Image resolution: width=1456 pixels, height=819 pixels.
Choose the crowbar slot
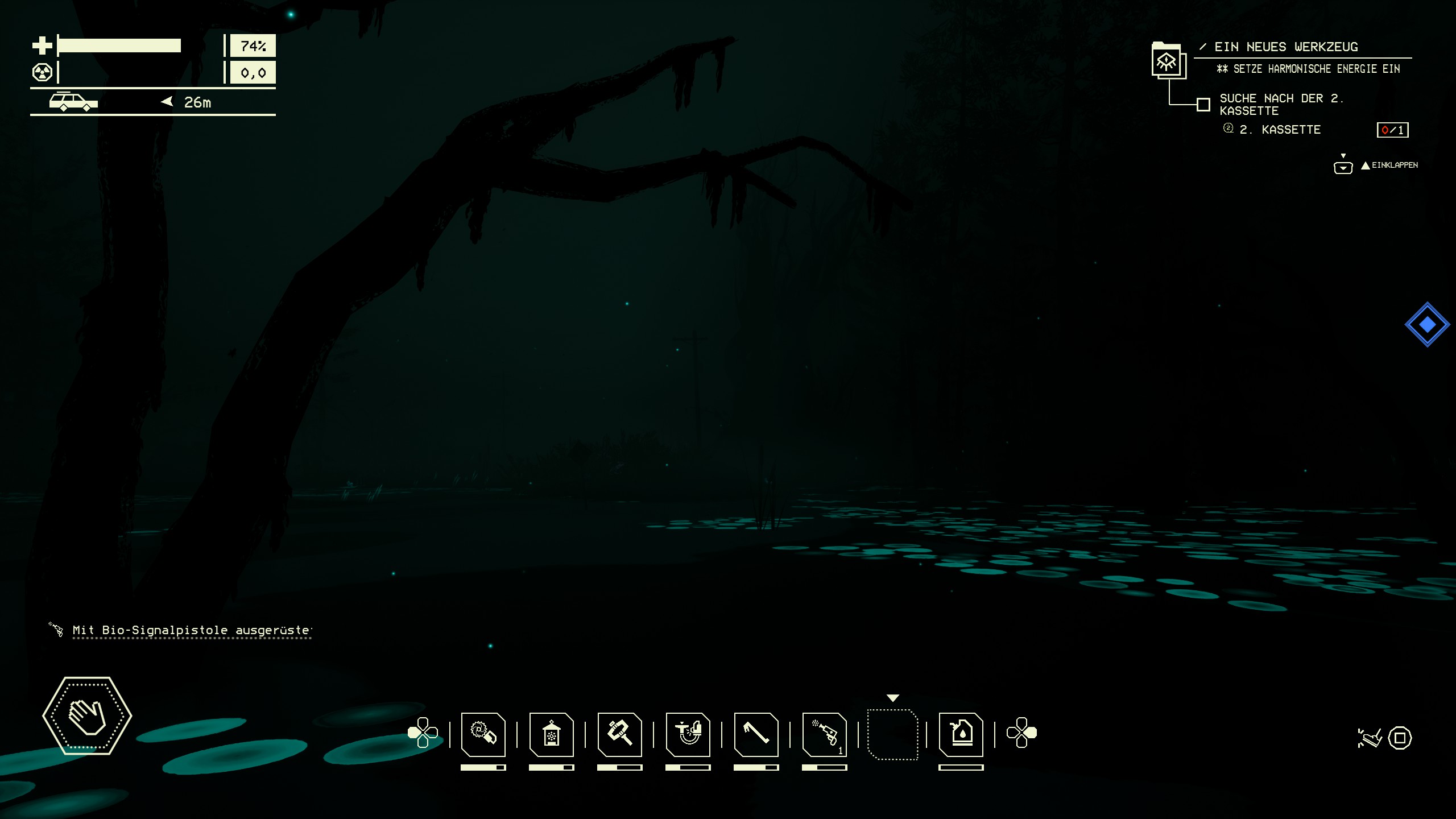click(x=756, y=734)
